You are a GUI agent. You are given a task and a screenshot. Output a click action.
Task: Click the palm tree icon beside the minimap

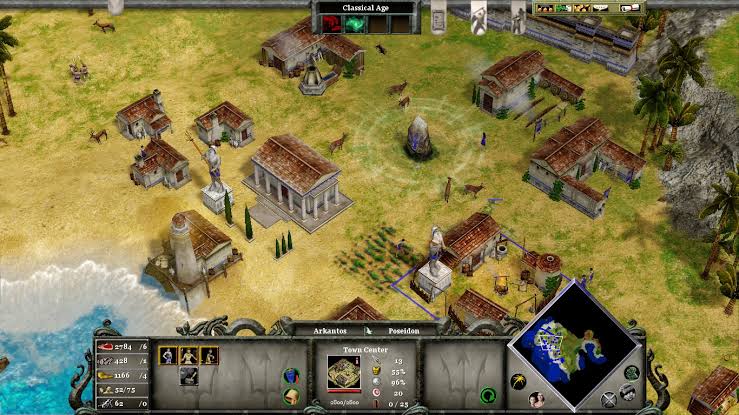518,381
